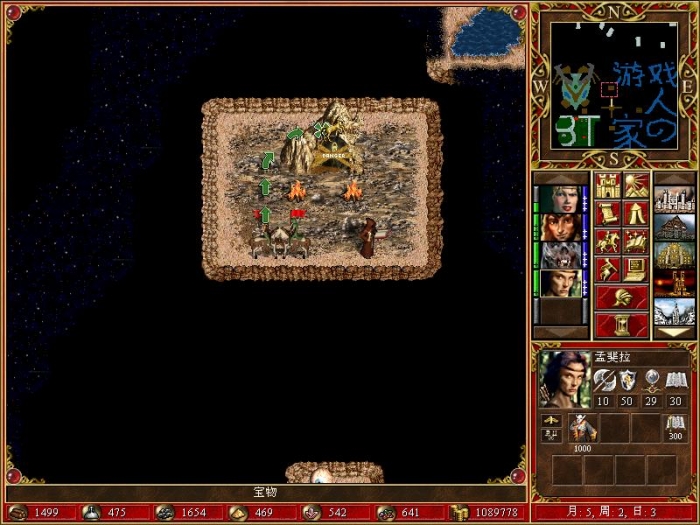This screenshot has width=700, height=525.
Task: Click the Move Hero horseman button
Action: [x=608, y=241]
